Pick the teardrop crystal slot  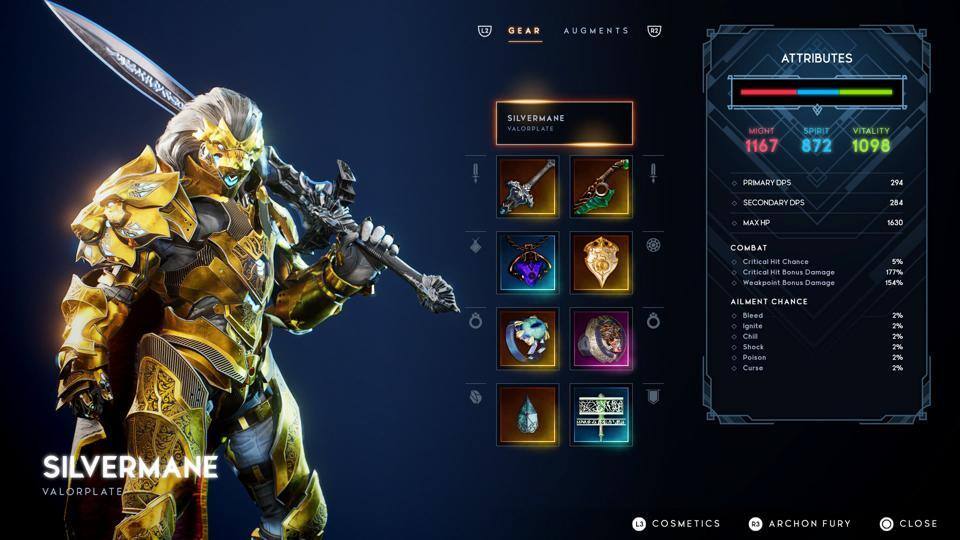coord(527,415)
